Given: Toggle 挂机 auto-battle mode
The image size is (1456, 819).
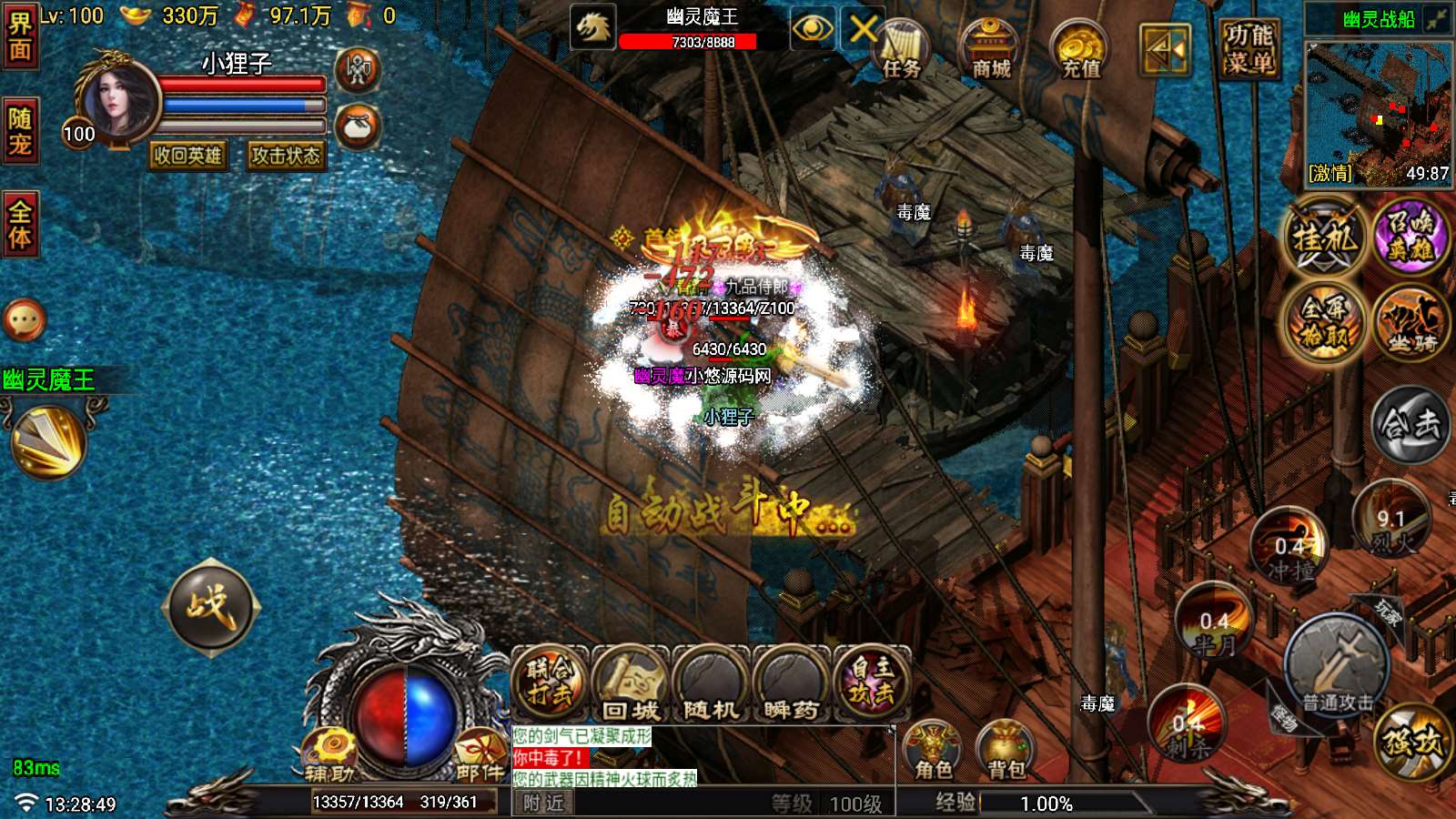Looking at the screenshot, I should [x=1325, y=239].
